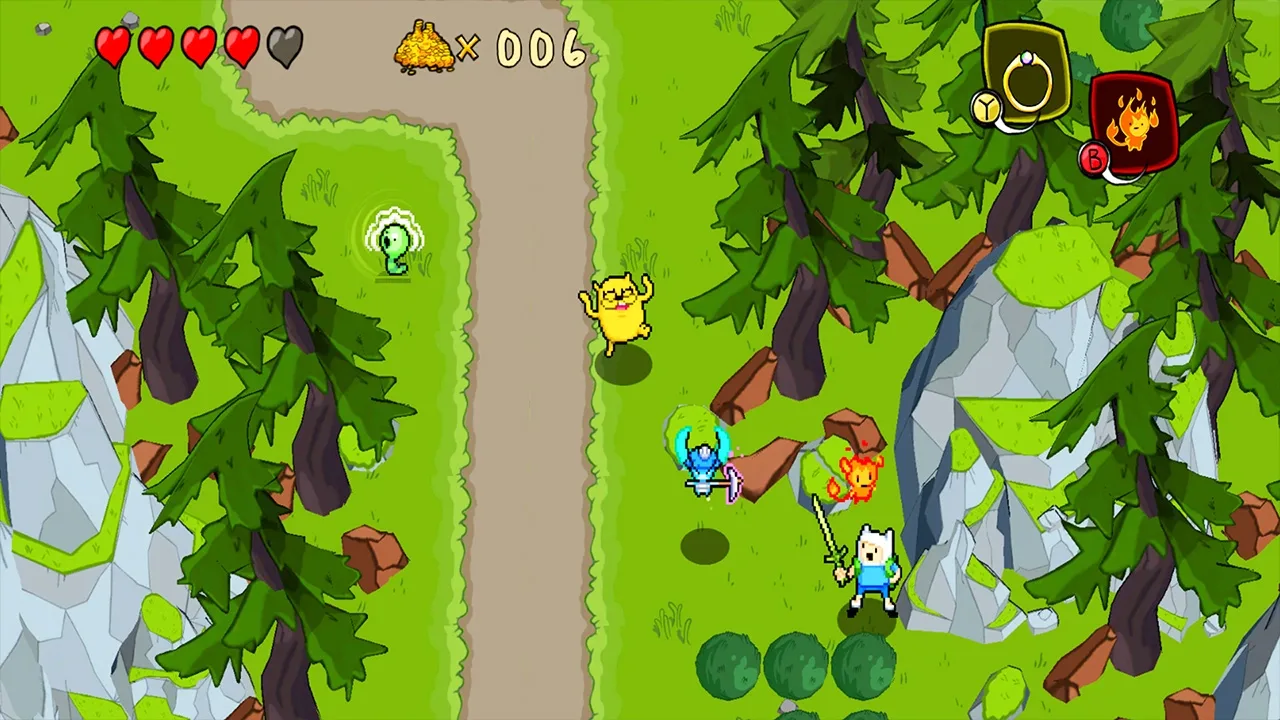Screen dimensions: 1280x720
Task: Click the brown rock beside the path
Action: pos(372,555)
